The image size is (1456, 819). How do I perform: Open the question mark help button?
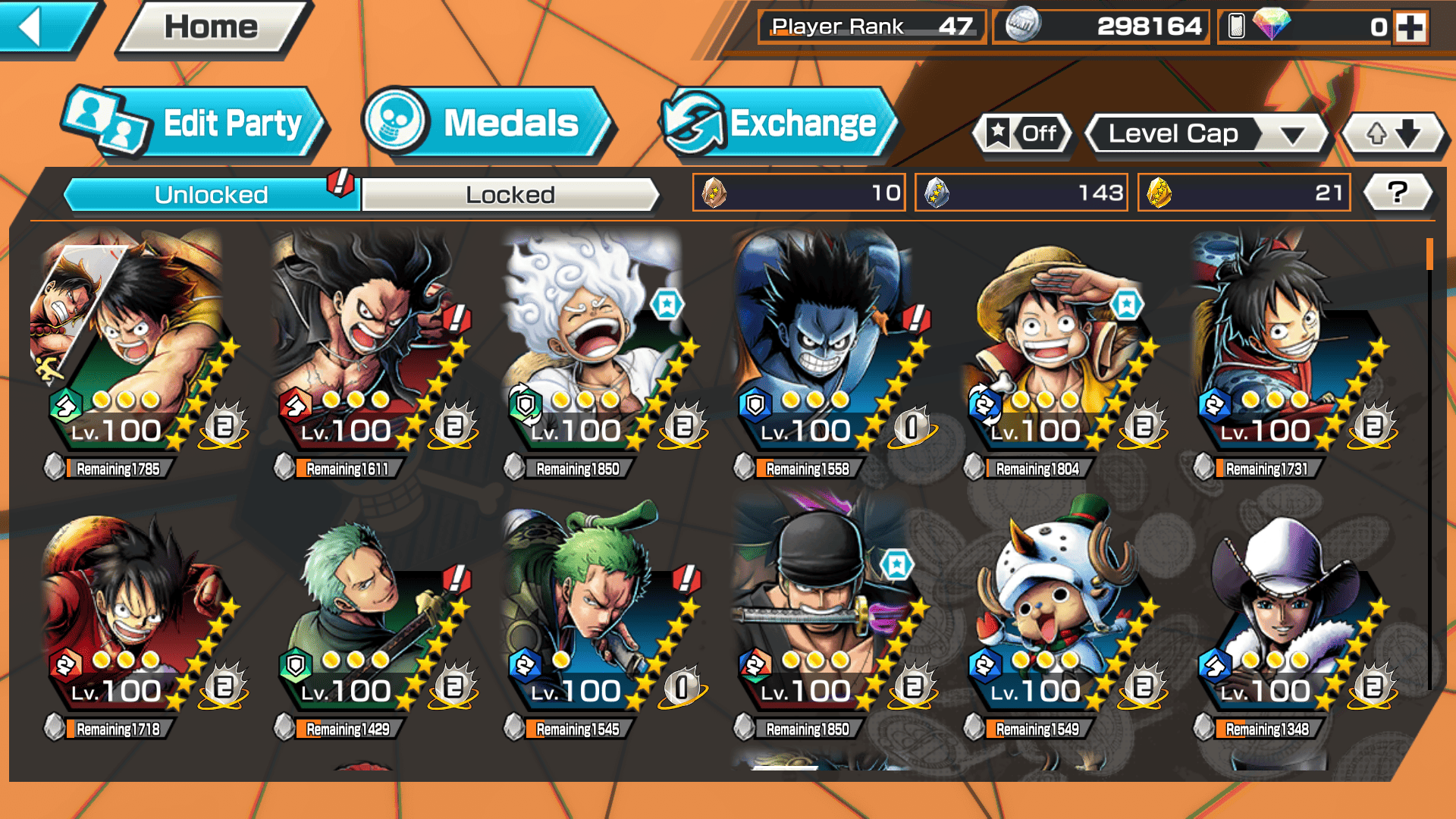click(x=1397, y=193)
